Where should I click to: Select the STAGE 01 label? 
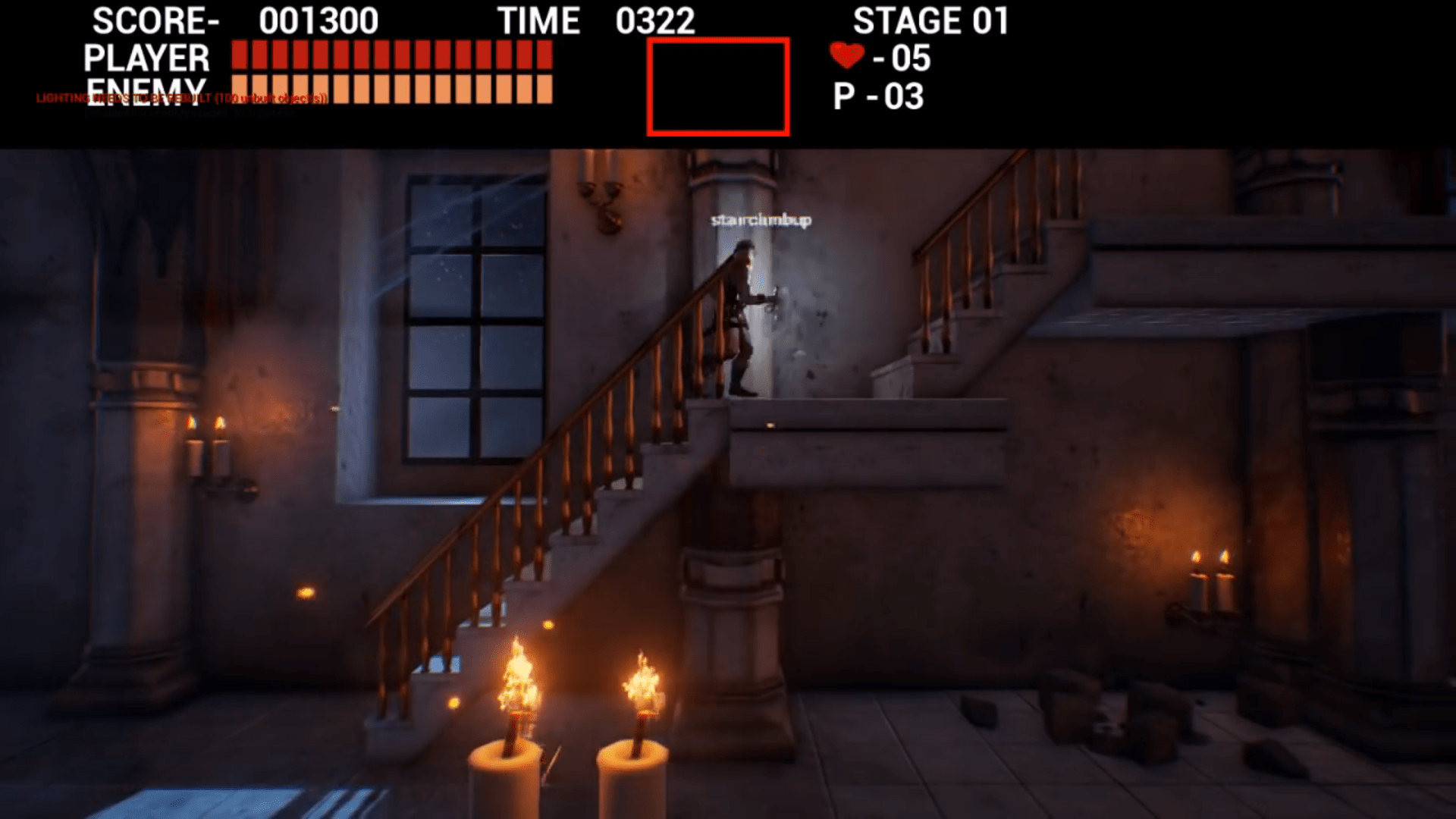coord(930,22)
